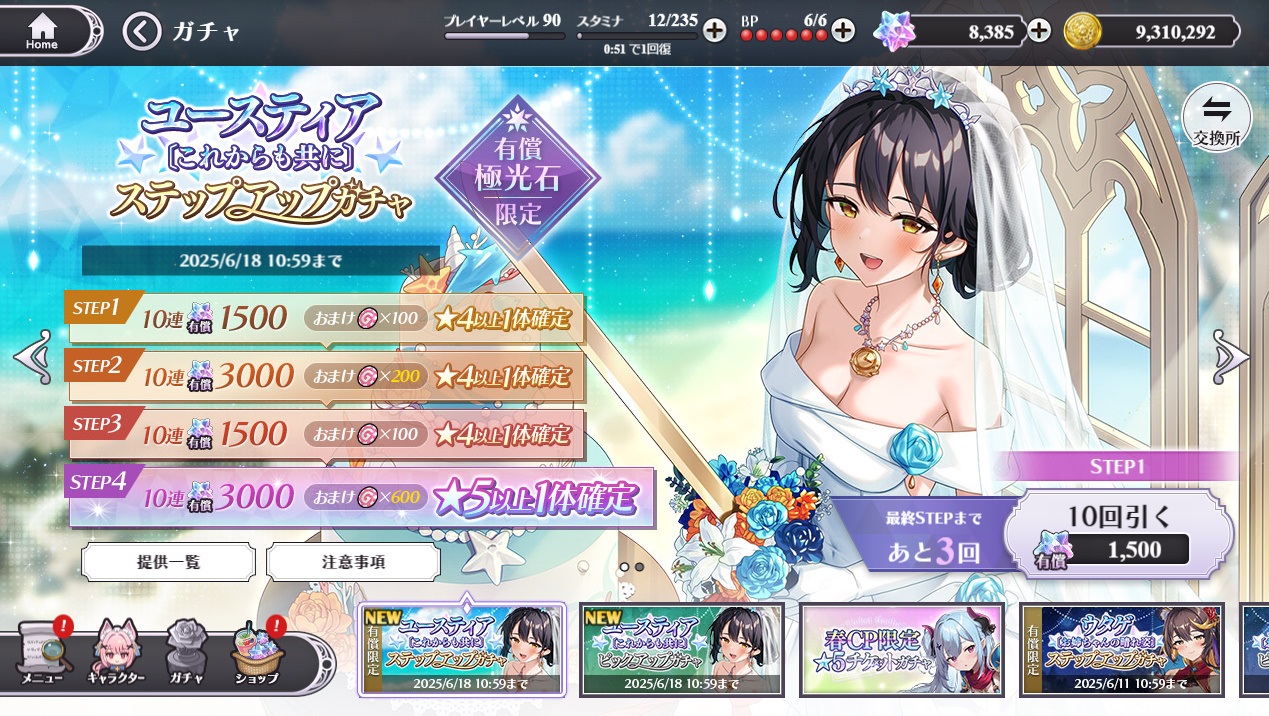Image resolution: width=1269 pixels, height=716 pixels.
Task: Click the back arrow beside ガチャ
Action: [142, 32]
